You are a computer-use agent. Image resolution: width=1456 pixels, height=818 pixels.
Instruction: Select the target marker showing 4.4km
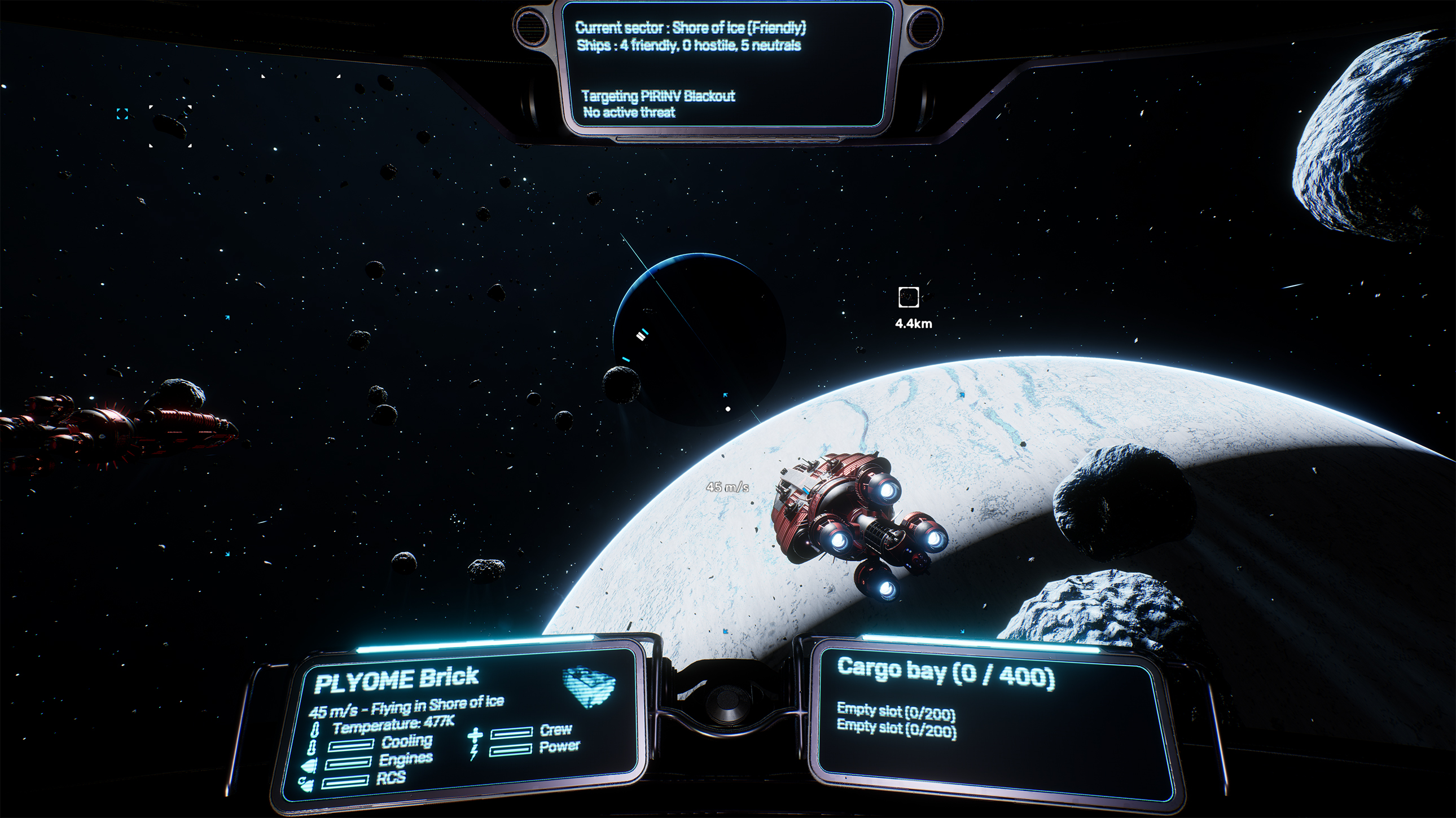coord(908,297)
